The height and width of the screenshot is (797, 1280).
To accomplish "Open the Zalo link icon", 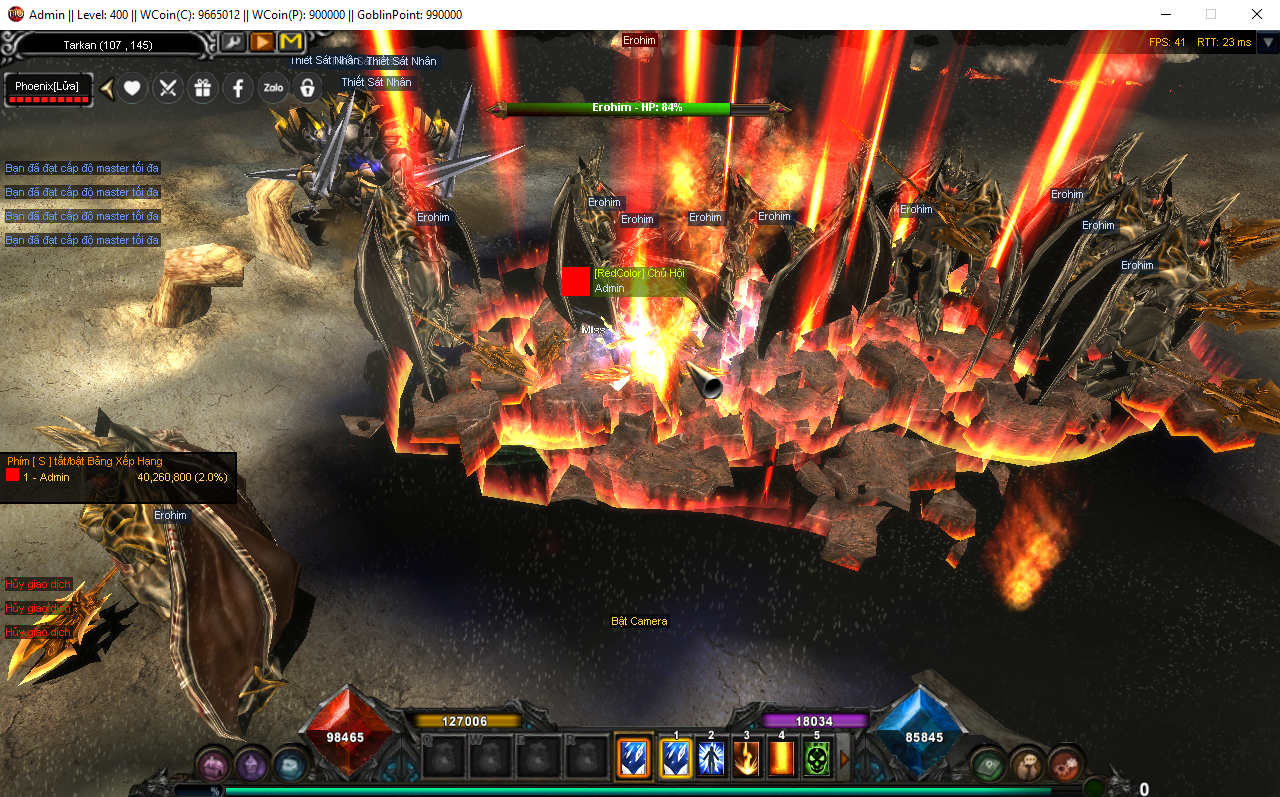I will click(x=273, y=88).
